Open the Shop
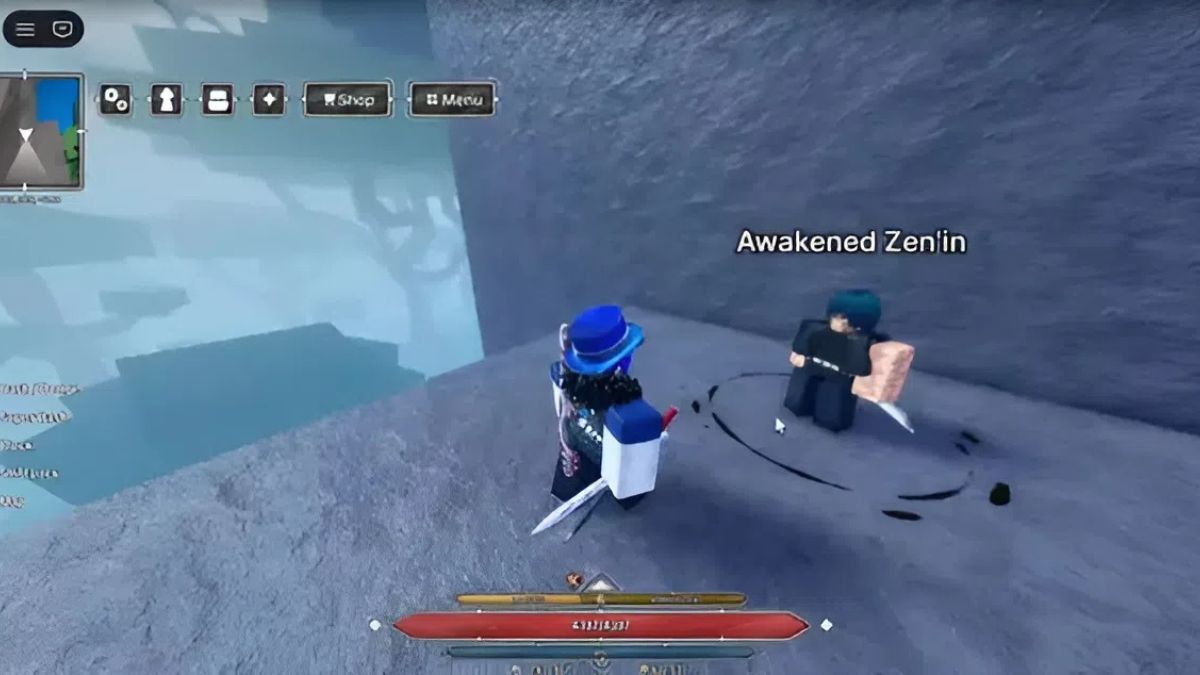This screenshot has height=675, width=1200. coord(347,99)
